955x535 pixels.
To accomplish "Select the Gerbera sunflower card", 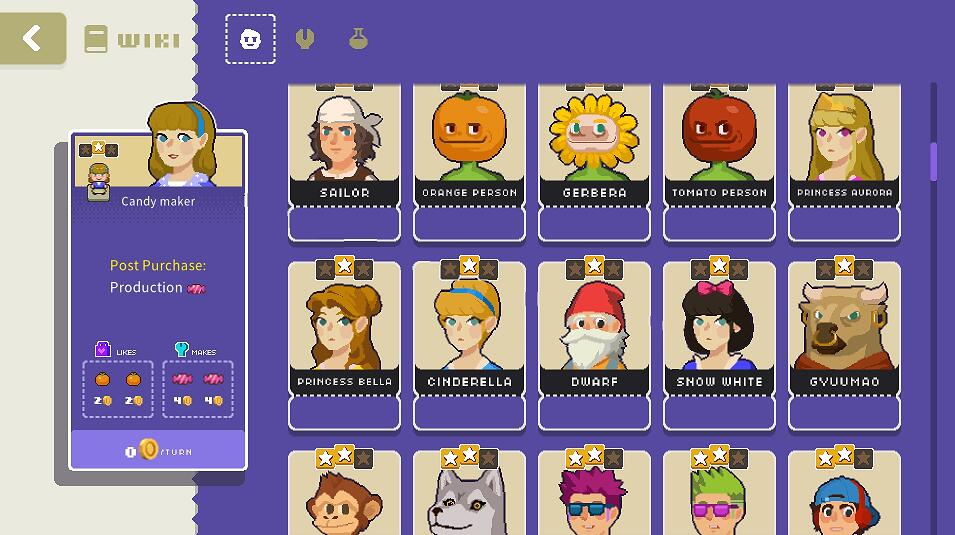I will click(x=594, y=150).
